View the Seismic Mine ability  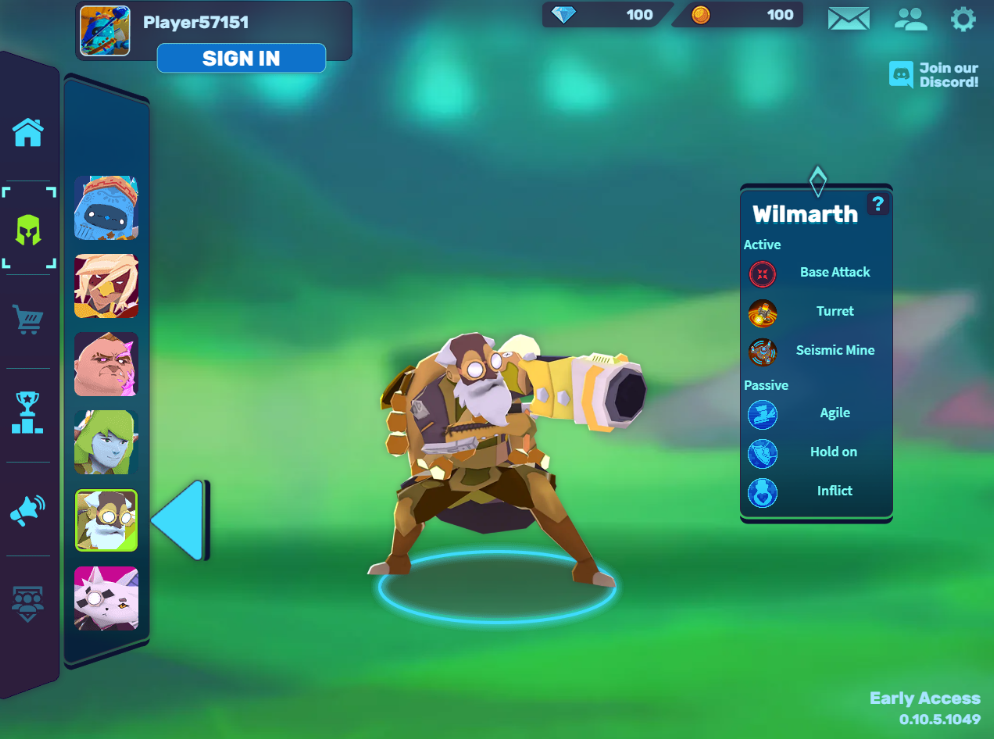[834, 350]
